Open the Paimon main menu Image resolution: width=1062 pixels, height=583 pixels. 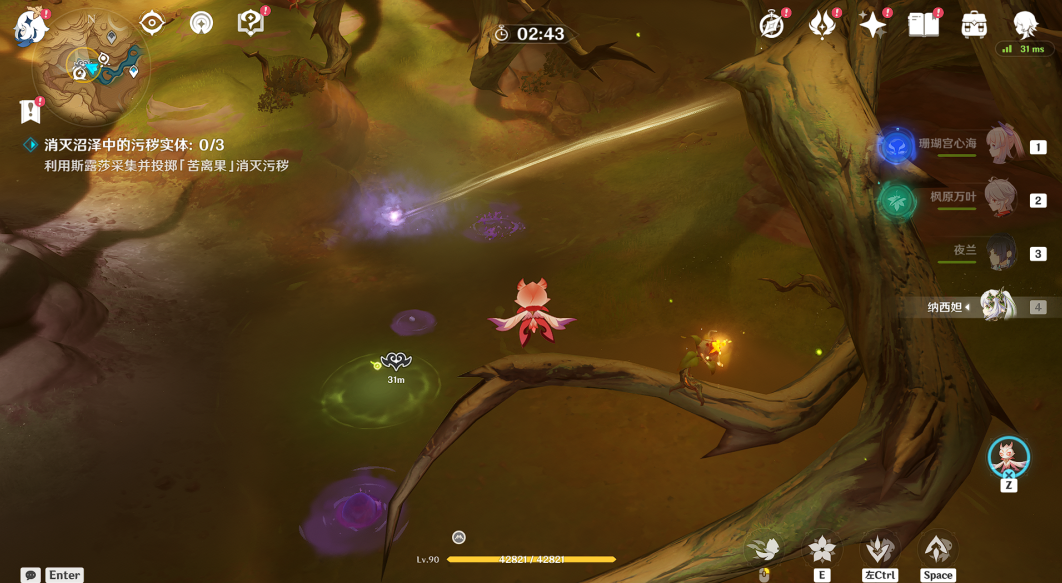pos(31,27)
